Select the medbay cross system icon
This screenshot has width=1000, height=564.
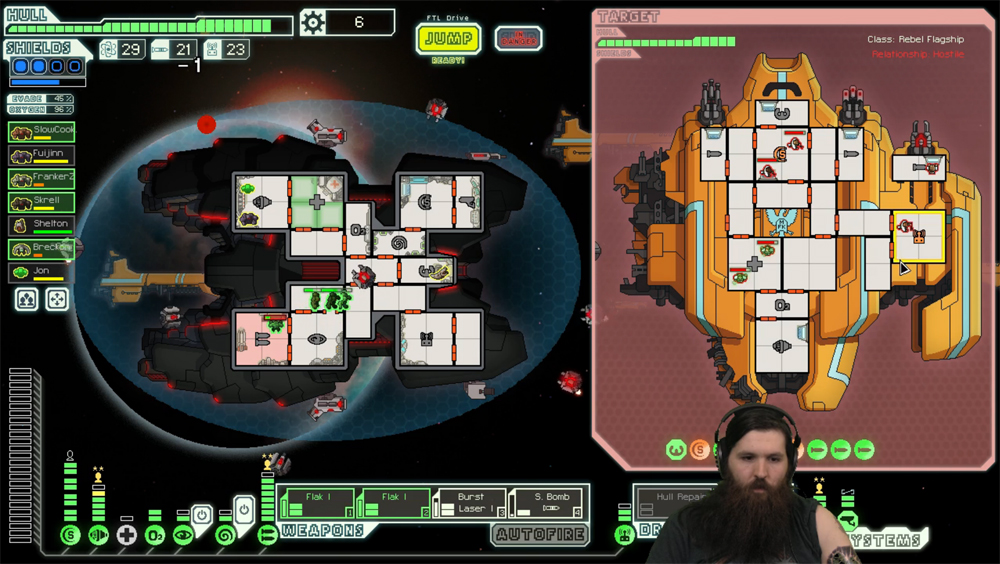(127, 535)
